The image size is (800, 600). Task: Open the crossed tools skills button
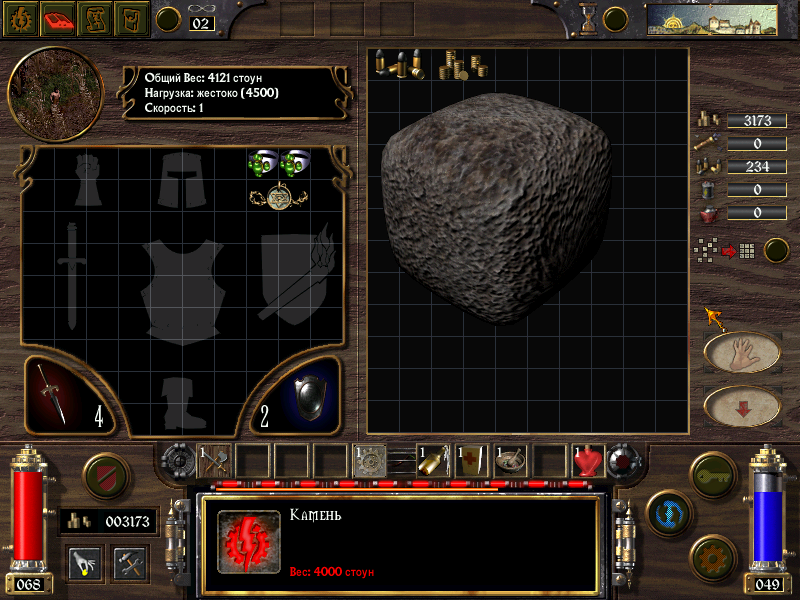coord(130,561)
